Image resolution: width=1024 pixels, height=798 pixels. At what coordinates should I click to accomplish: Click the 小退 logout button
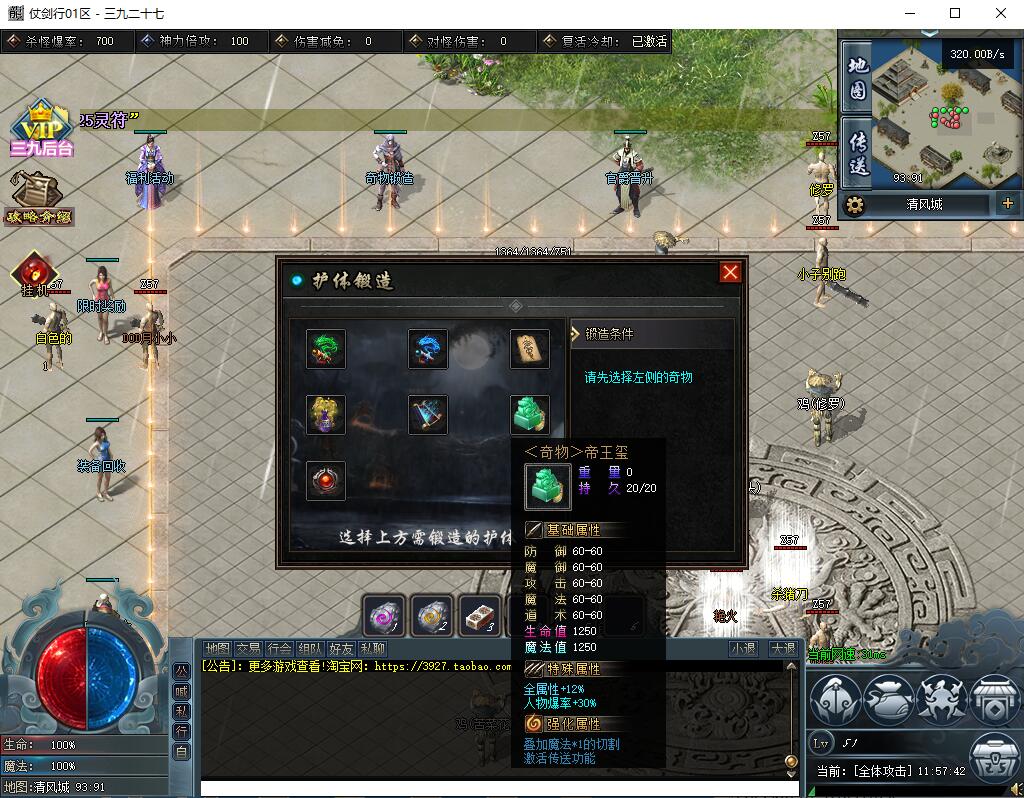click(x=743, y=648)
